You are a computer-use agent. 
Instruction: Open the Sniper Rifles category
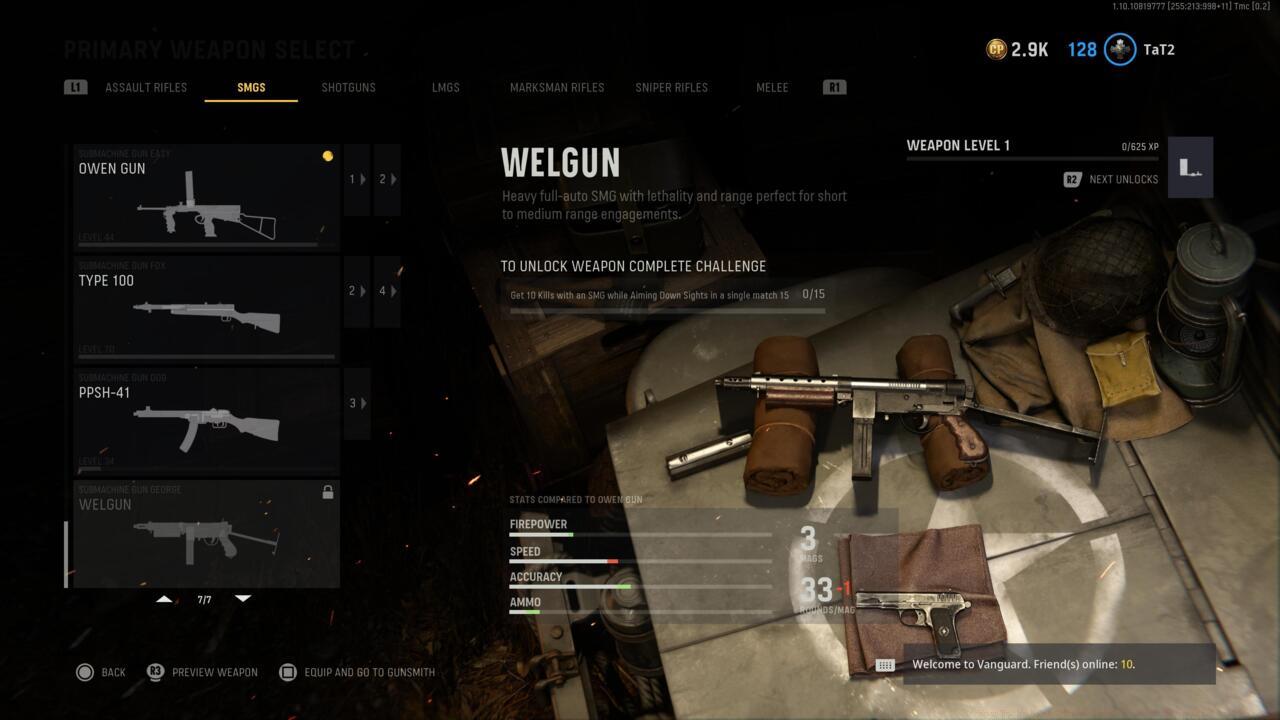671,87
